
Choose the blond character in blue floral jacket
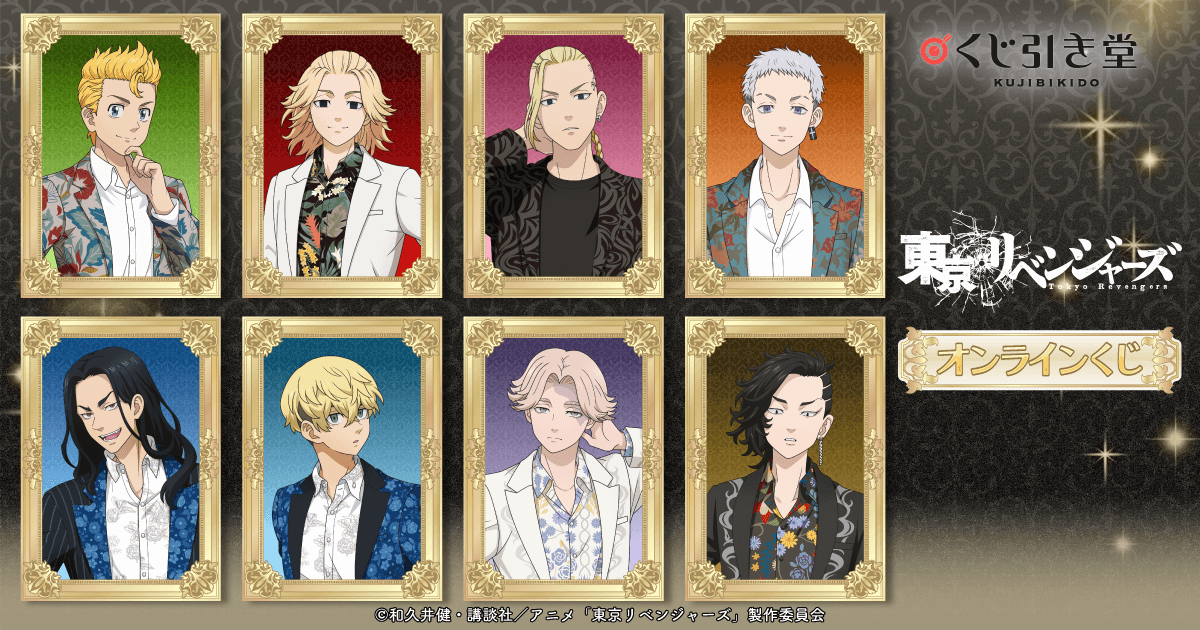343,458
